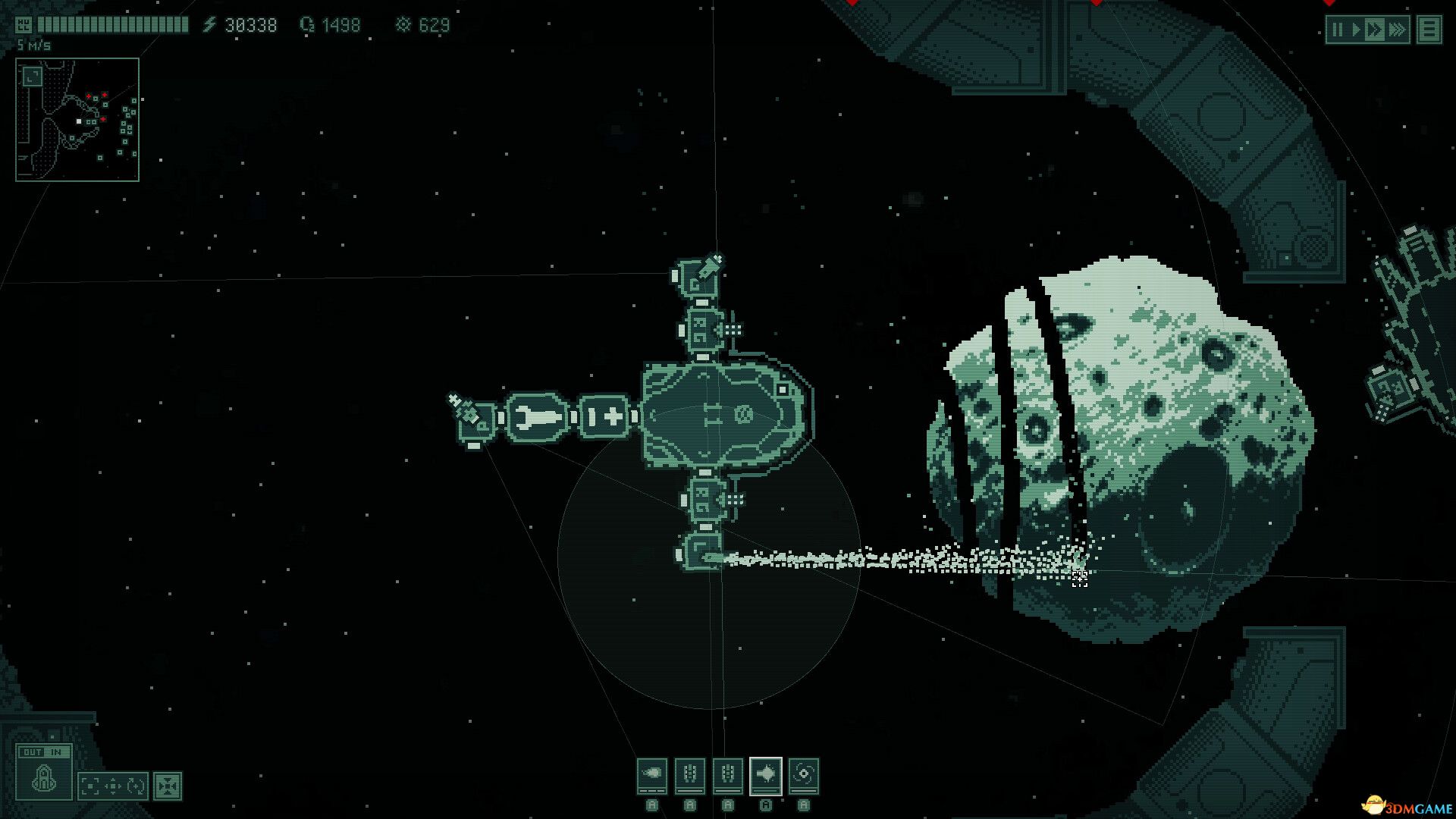Switch the OUT/IN toggle to OUT

pyautogui.click(x=30, y=752)
